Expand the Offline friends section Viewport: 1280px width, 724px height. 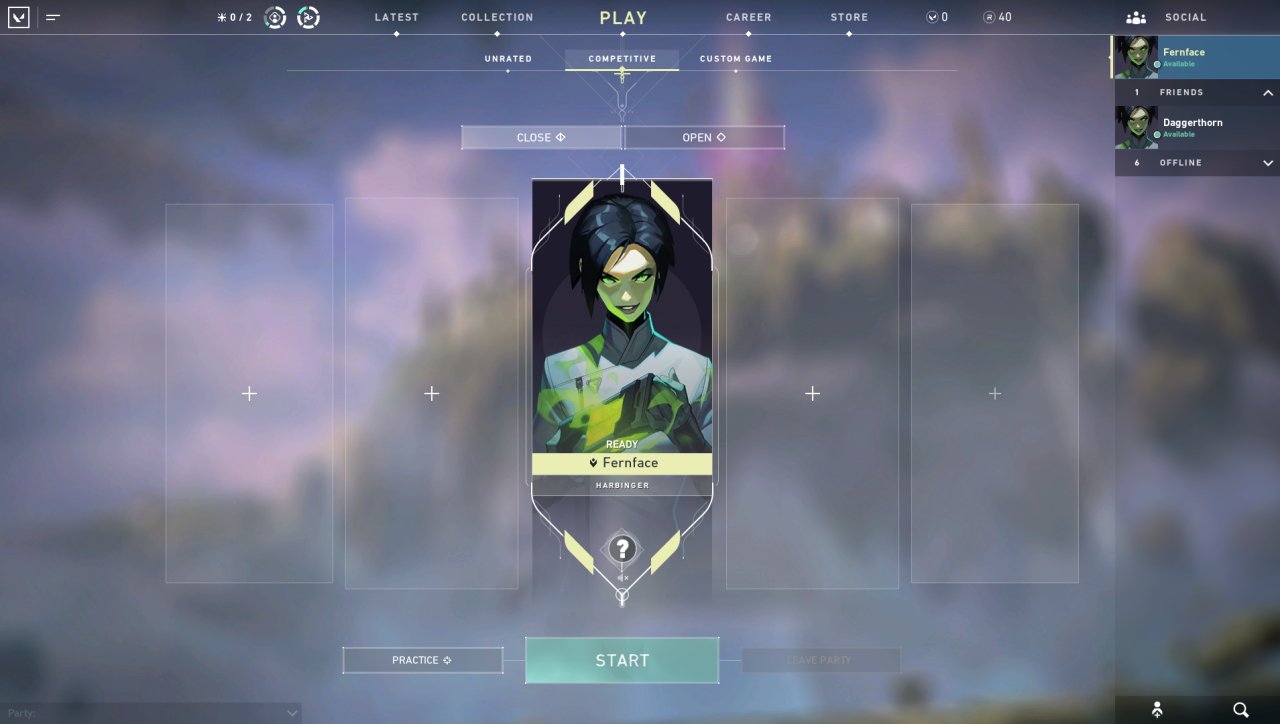tap(1267, 163)
